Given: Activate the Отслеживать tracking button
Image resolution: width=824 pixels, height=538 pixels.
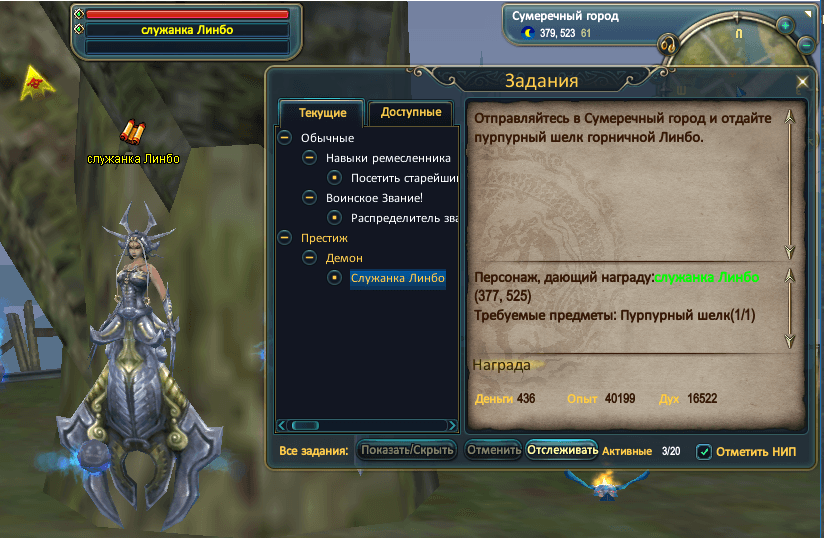Looking at the screenshot, I should pos(562,450).
